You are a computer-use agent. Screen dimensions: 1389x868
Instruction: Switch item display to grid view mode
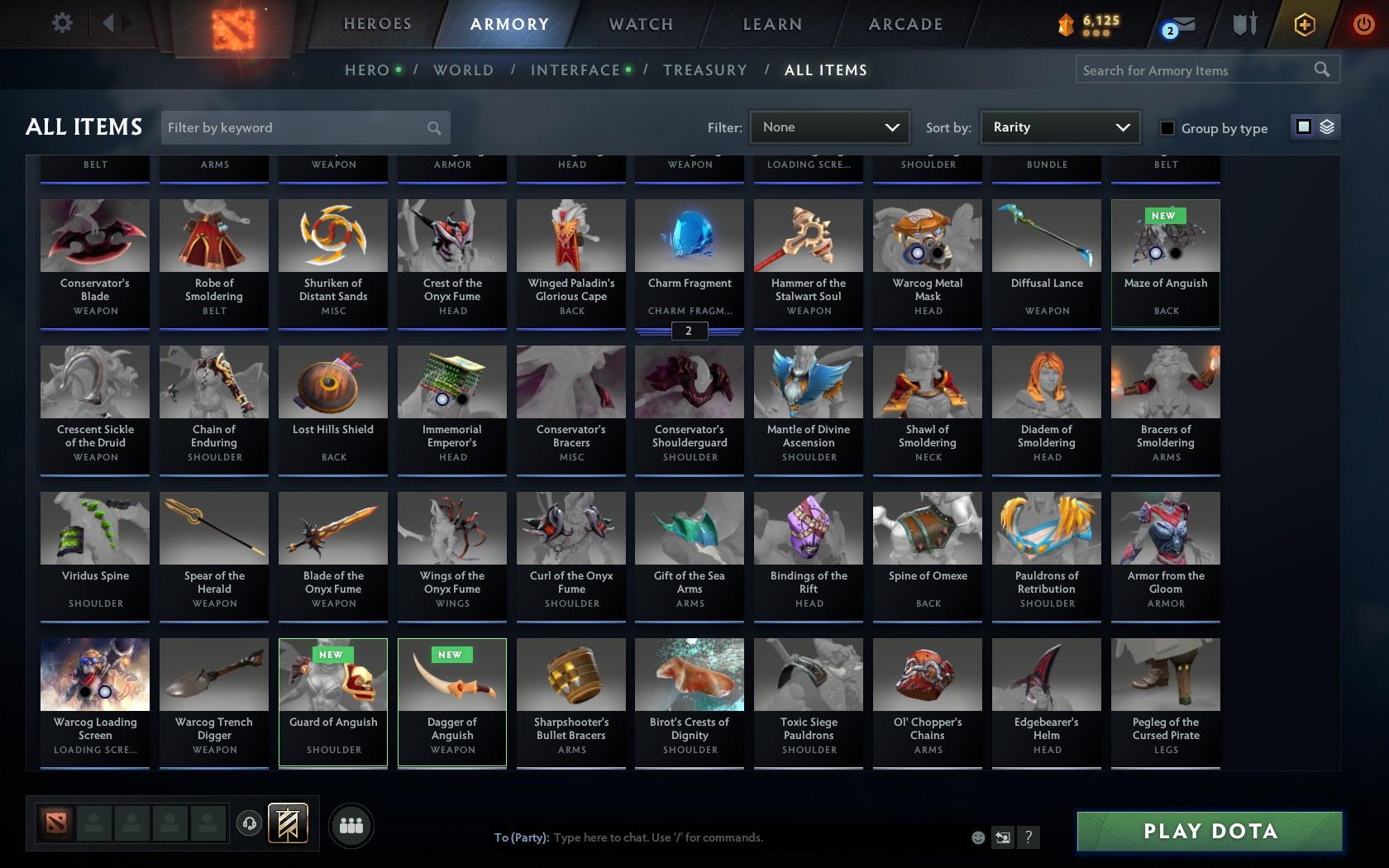point(1303,128)
